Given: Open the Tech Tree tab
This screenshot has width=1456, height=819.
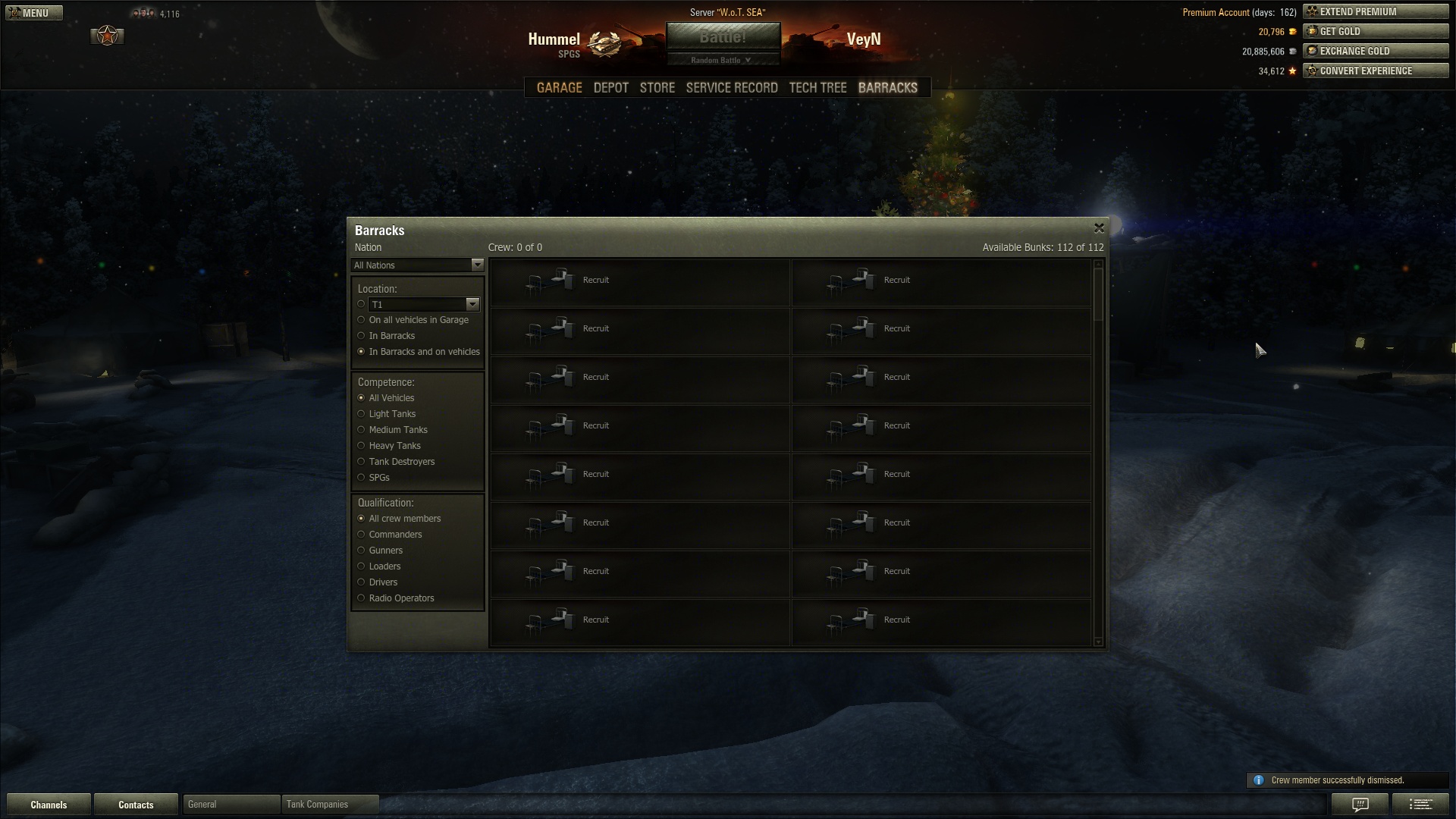Looking at the screenshot, I should click(x=817, y=88).
